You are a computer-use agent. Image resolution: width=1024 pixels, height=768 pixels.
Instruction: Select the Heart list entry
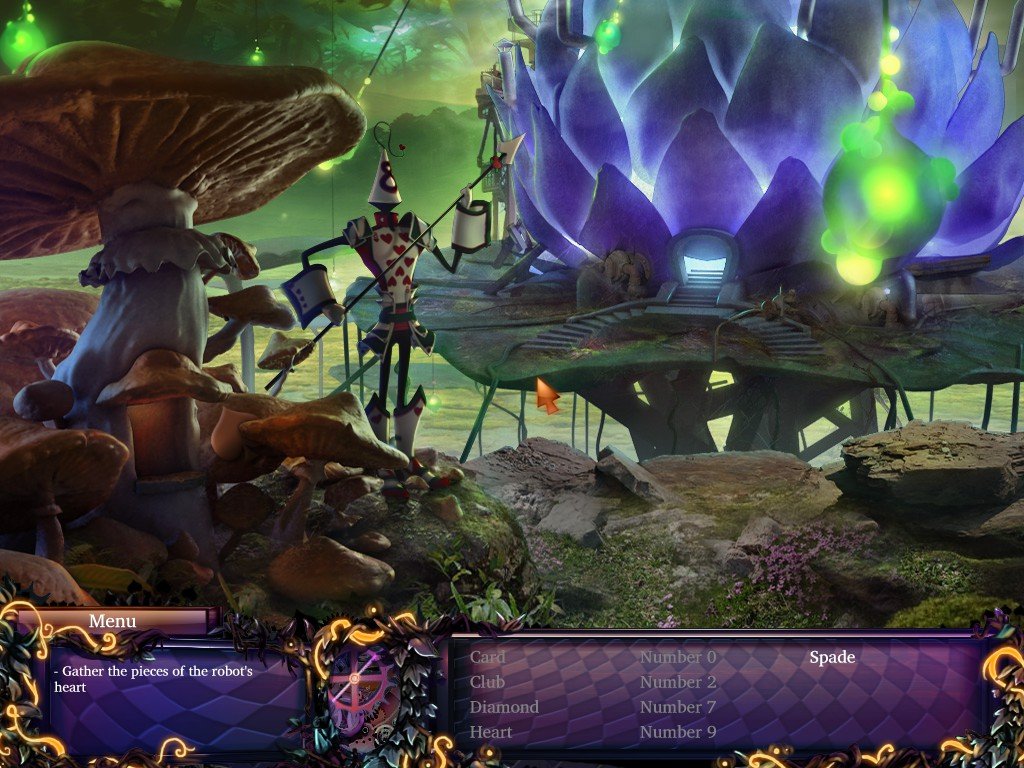pos(491,732)
